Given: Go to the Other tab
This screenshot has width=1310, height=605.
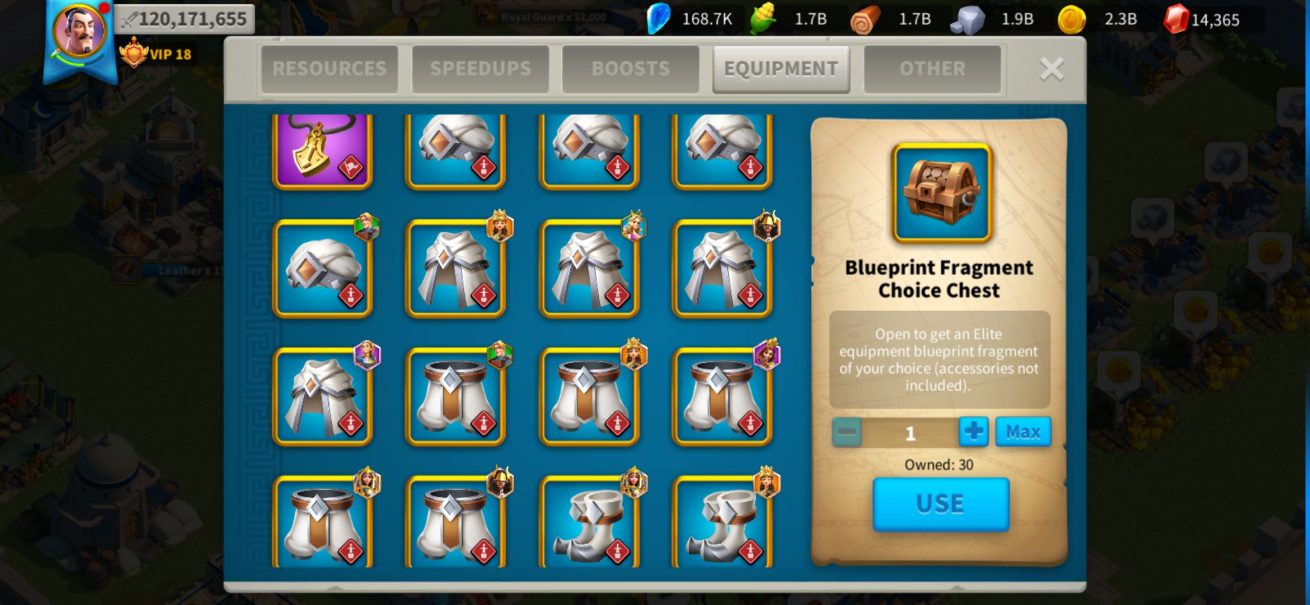Looking at the screenshot, I should click(x=932, y=69).
